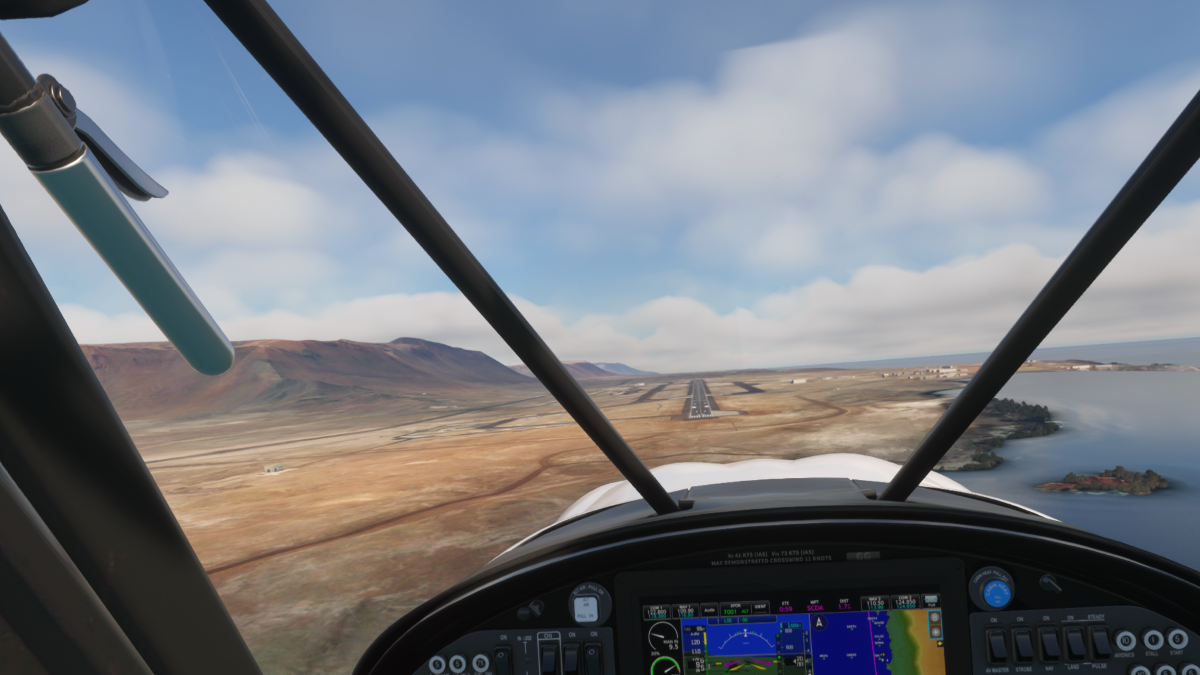Tap the Full display button
This screenshot has width=1200, height=675.
[931, 602]
